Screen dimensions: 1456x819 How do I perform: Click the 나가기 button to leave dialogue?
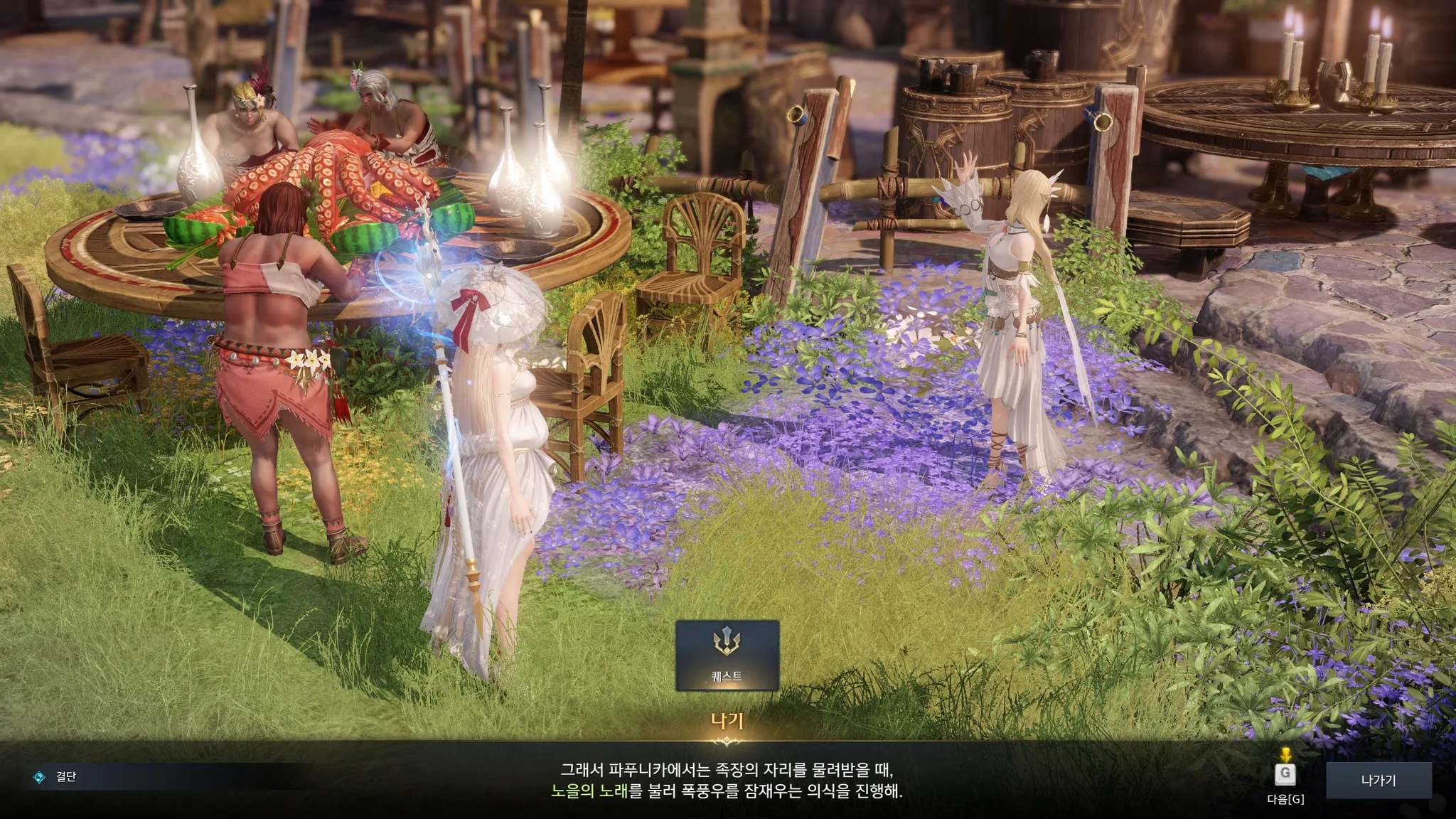tap(1378, 781)
